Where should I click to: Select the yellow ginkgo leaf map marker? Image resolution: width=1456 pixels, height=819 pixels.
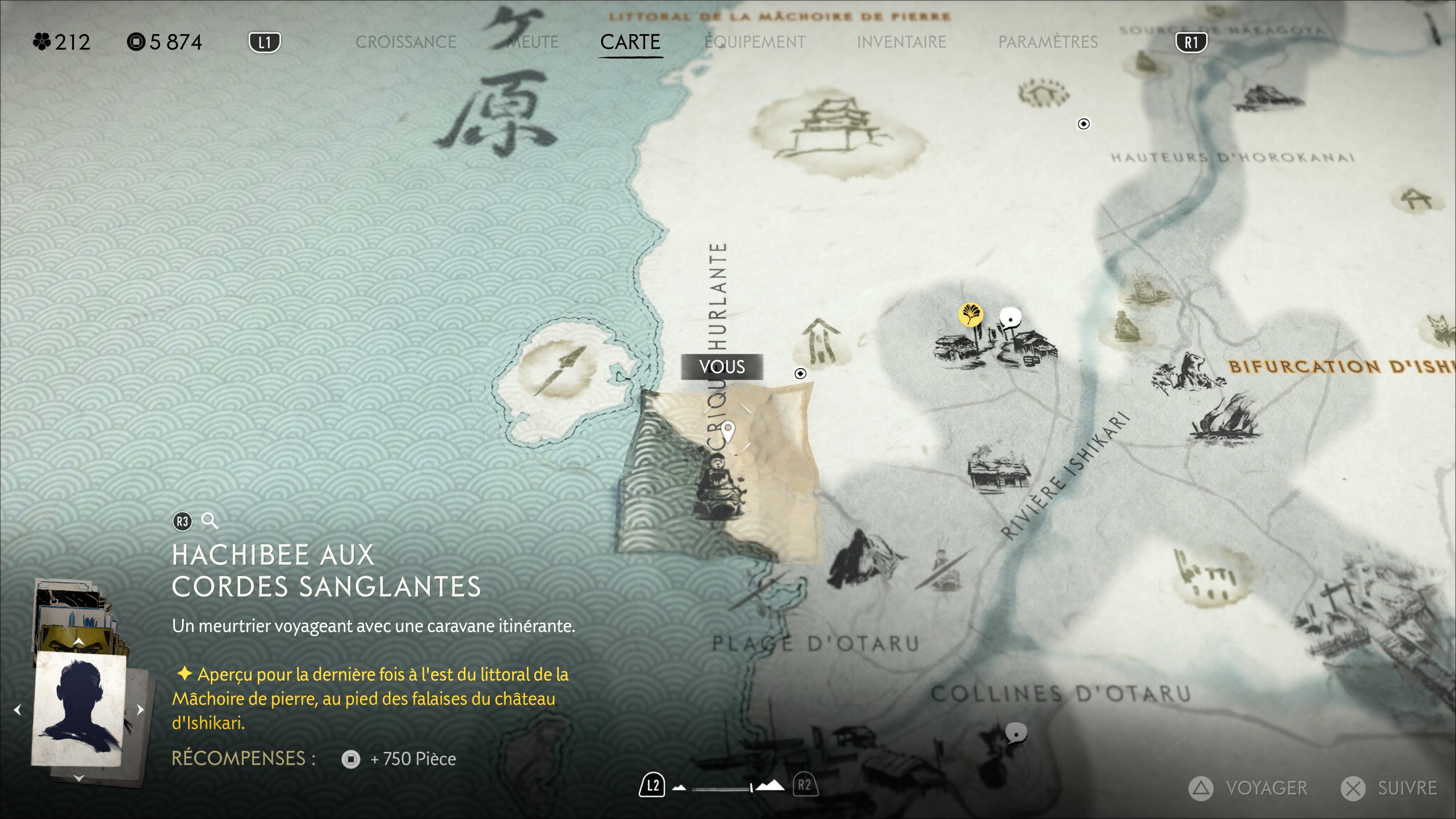pyautogui.click(x=971, y=314)
